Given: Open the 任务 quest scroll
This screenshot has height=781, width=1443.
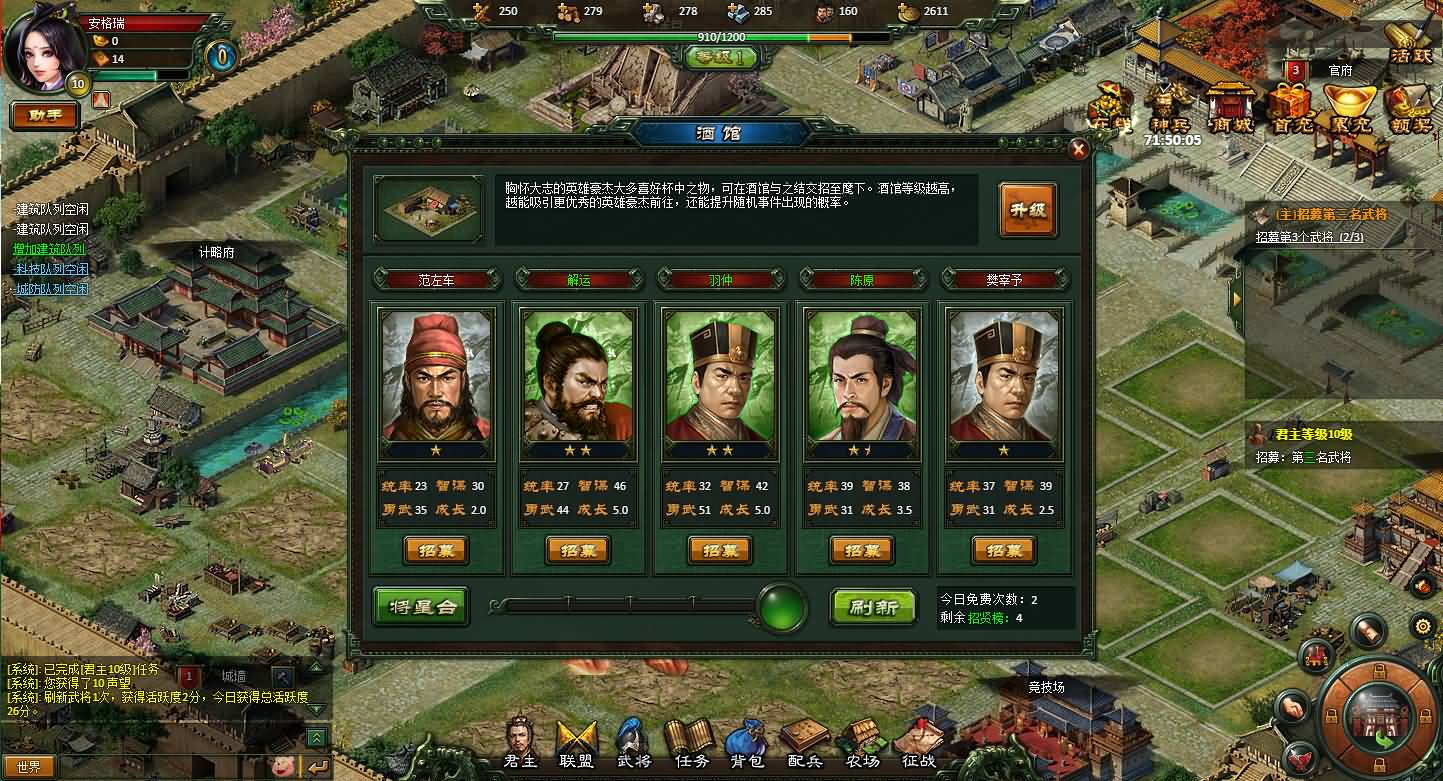Looking at the screenshot, I should pos(691,746).
